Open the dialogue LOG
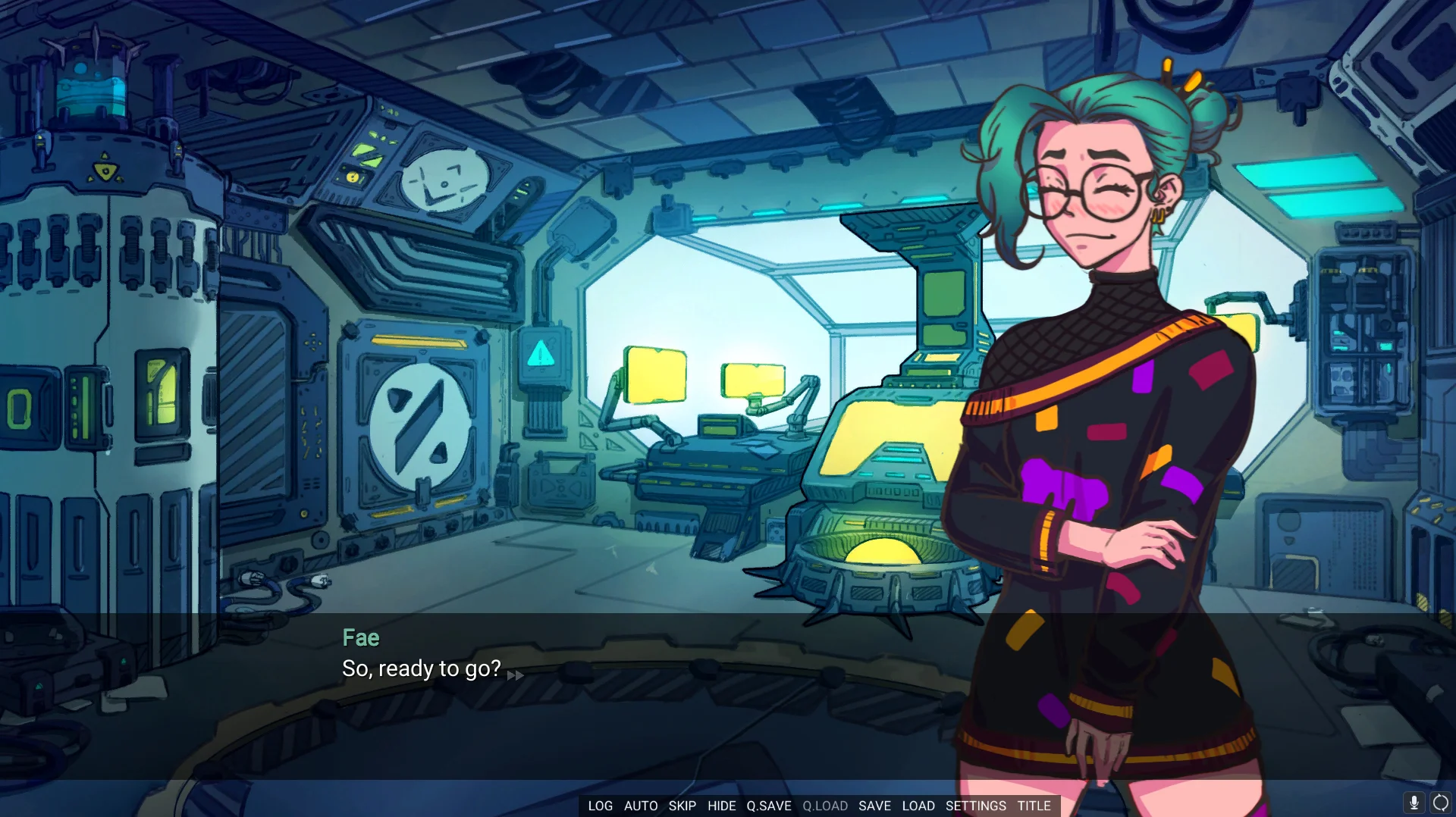 (x=600, y=806)
